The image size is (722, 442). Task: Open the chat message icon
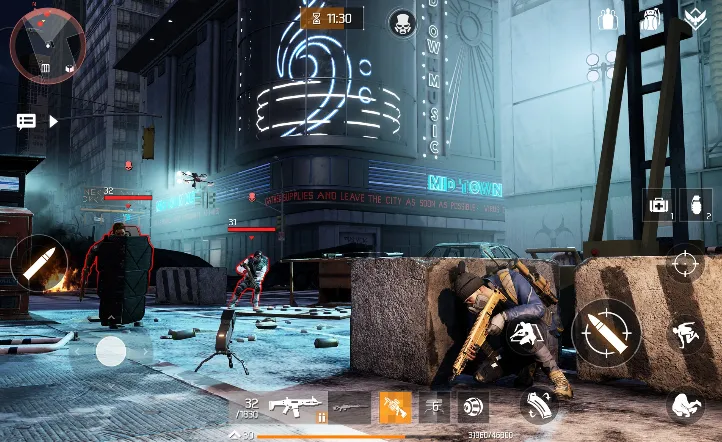(26, 121)
